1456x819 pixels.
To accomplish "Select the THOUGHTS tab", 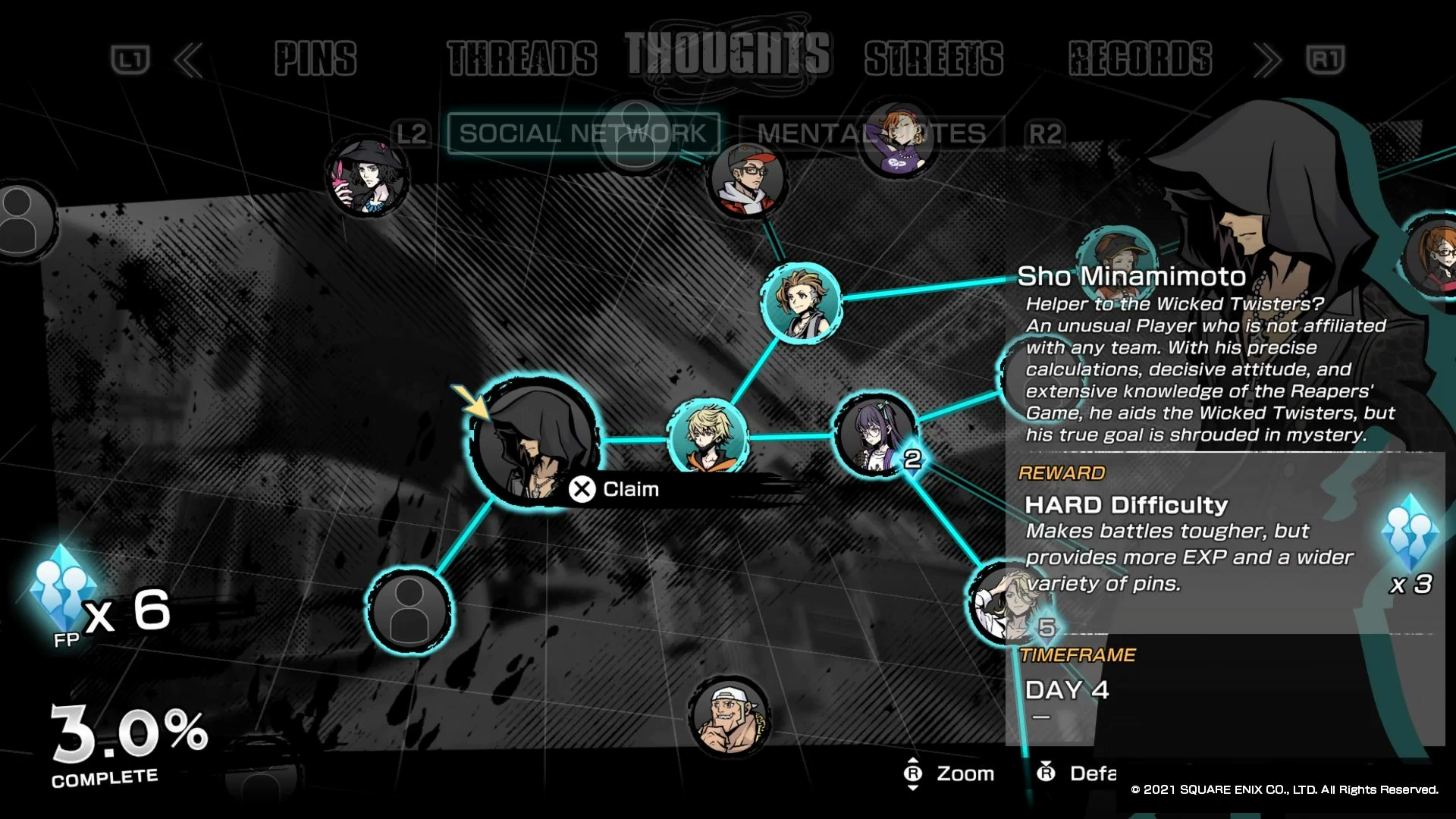I will (x=727, y=55).
